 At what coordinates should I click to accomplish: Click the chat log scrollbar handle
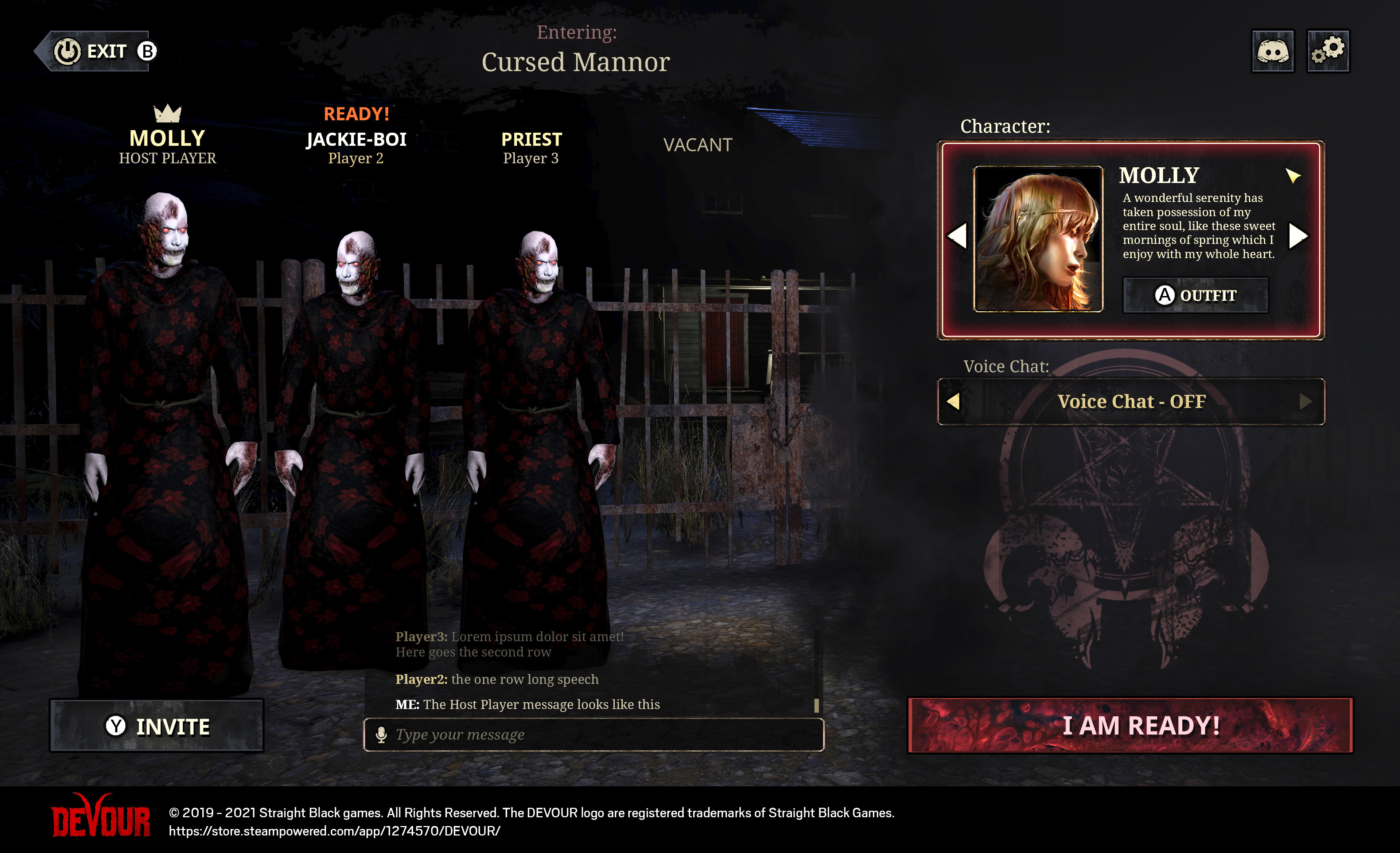(816, 705)
